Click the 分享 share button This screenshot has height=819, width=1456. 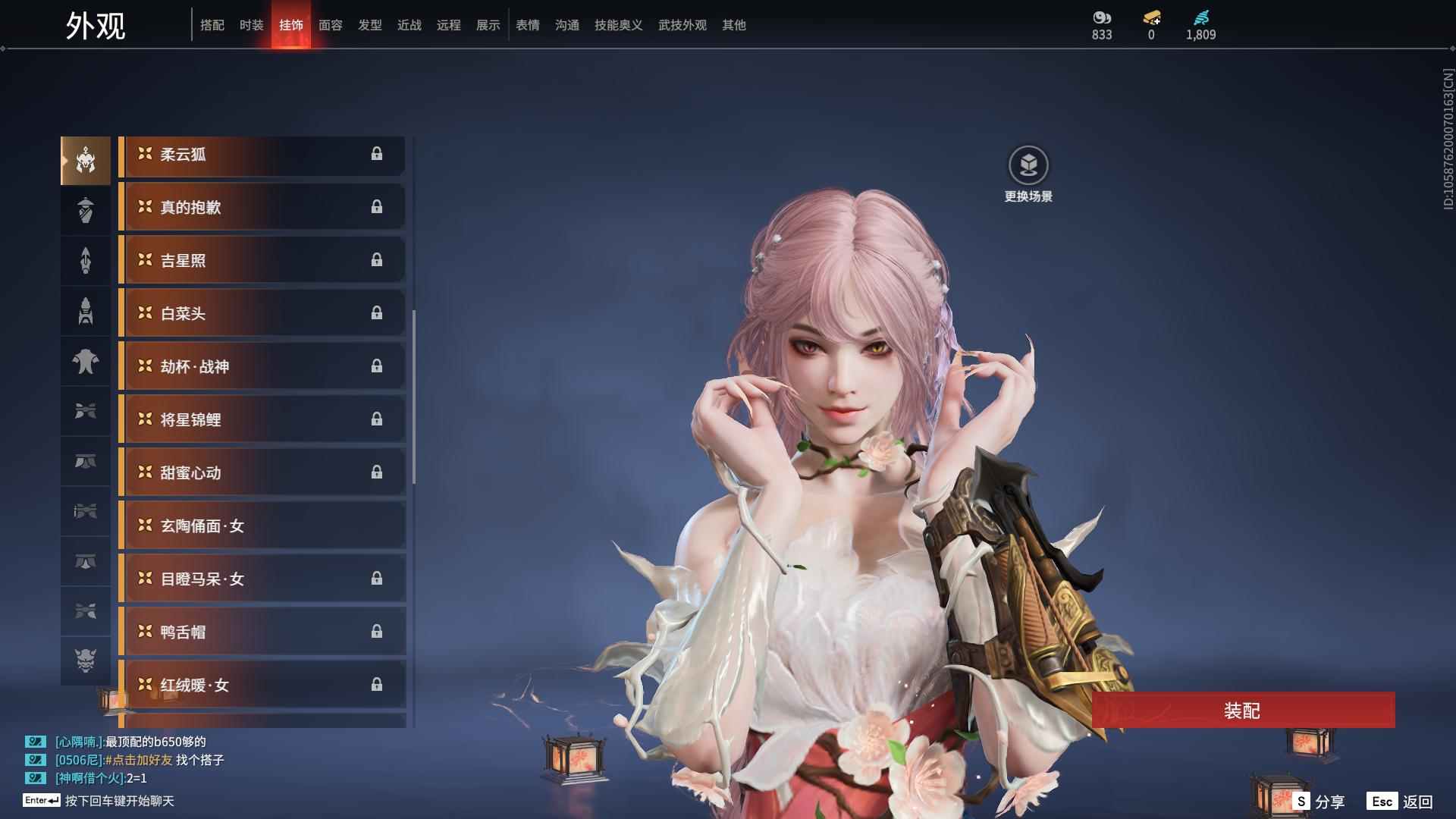pyautogui.click(x=1319, y=802)
